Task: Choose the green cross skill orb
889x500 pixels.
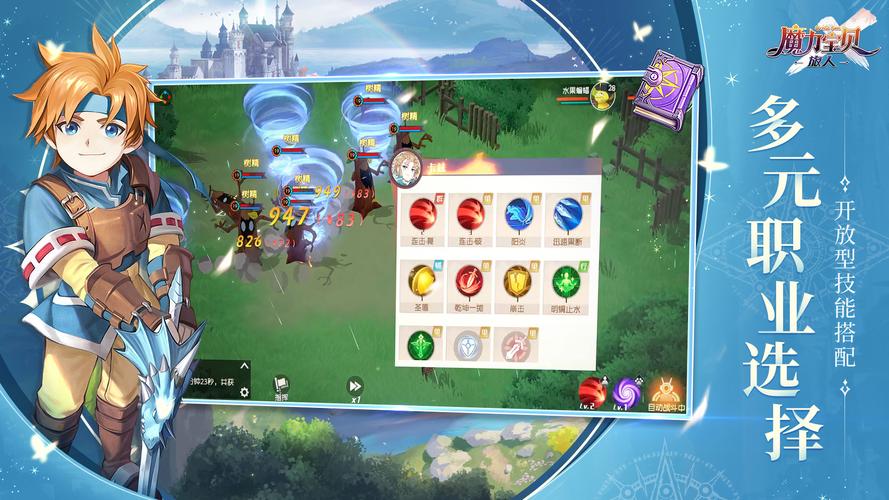Action: coord(421,345)
